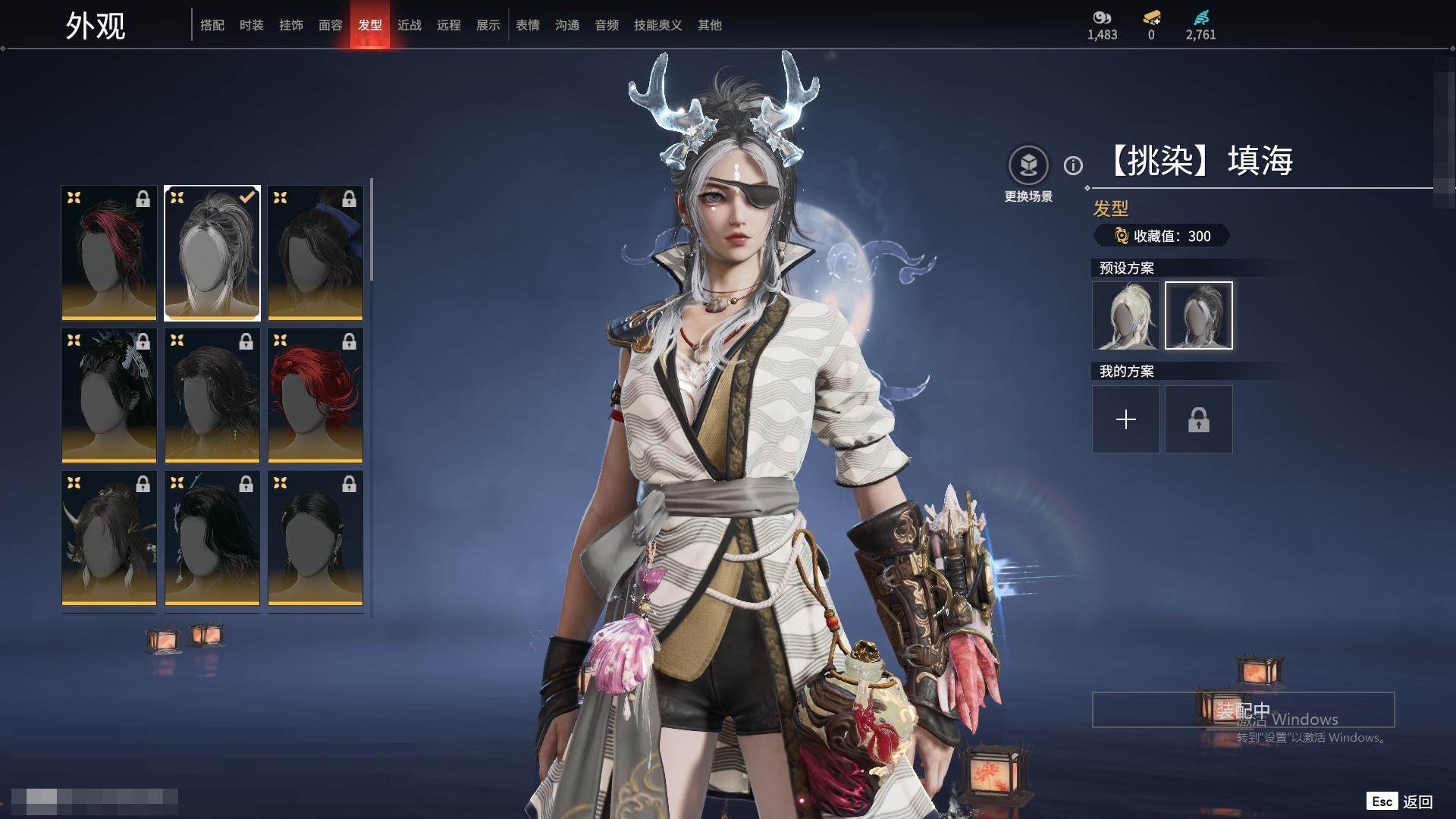Select the 技能奥义 tab
This screenshot has width=1456, height=819.
[x=658, y=25]
